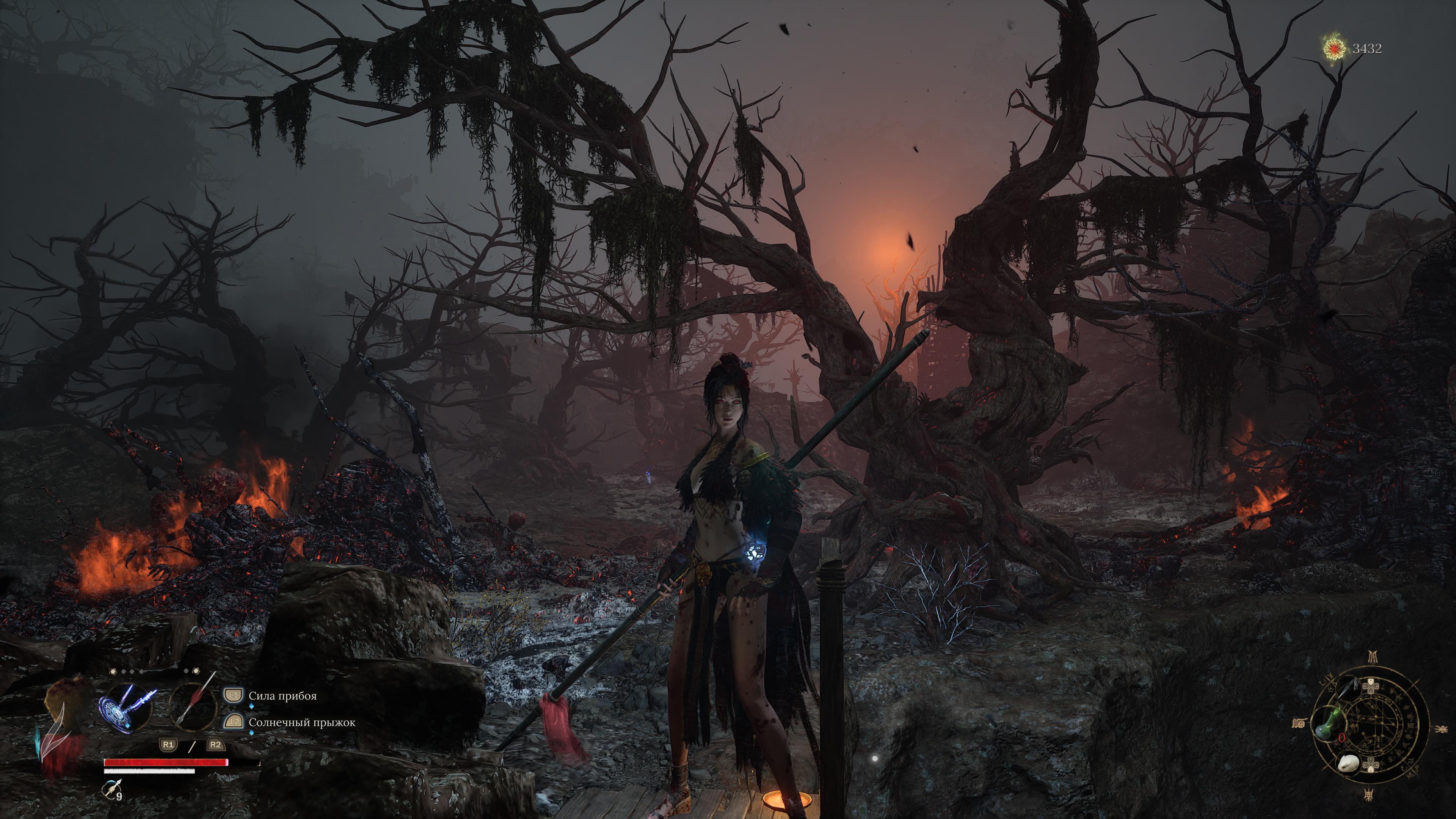This screenshot has height=819, width=1456.
Task: Select the white rabbit charm item slot
Action: 1348,764
